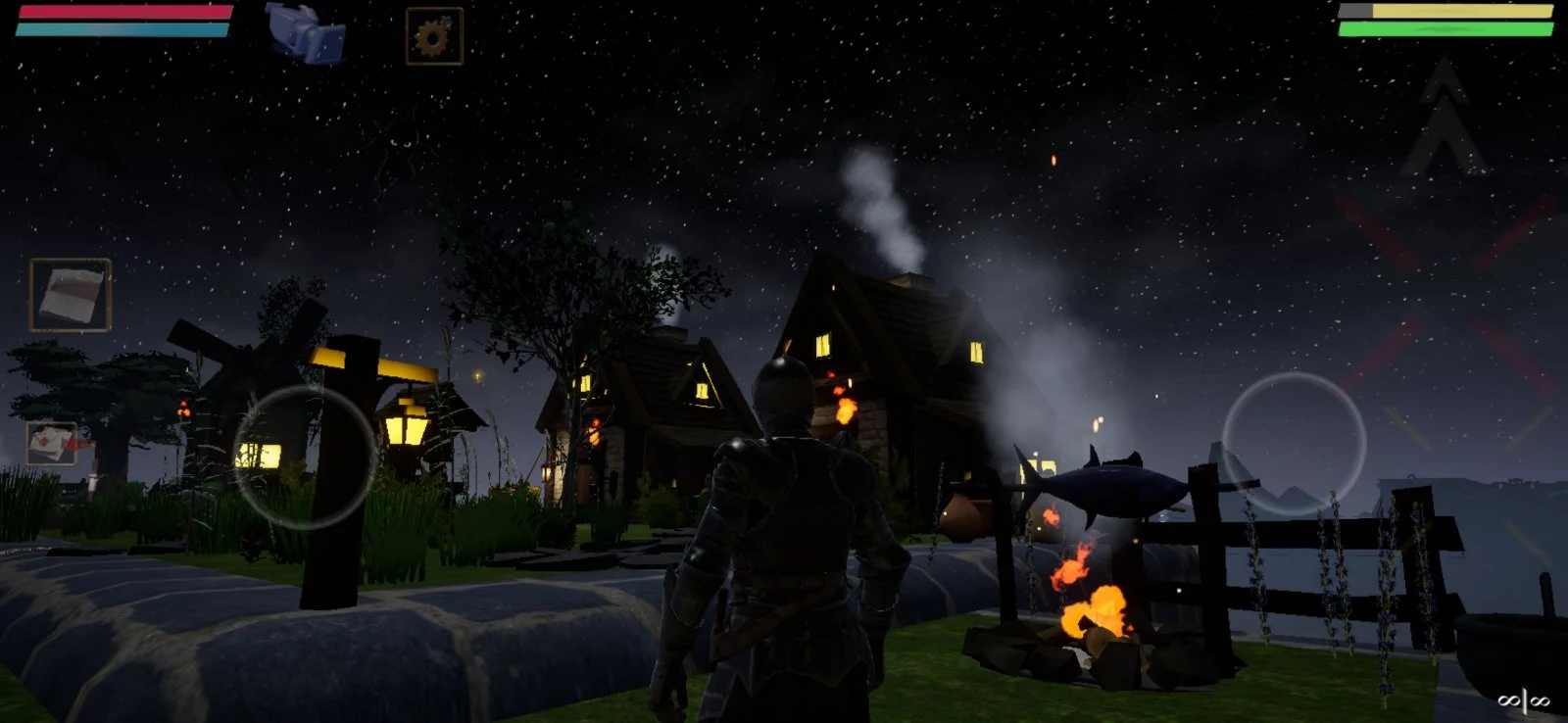1568x723 pixels.
Task: Tap the left movement joystick circle
Action: [305, 457]
